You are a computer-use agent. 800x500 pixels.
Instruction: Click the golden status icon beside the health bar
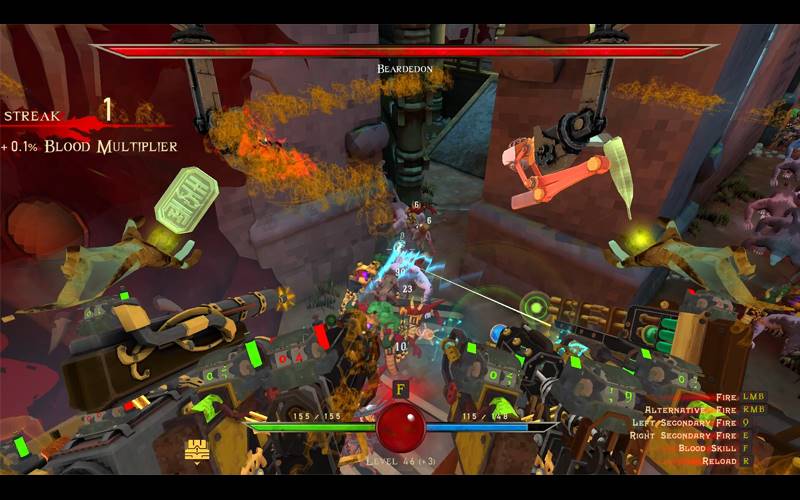(197, 451)
